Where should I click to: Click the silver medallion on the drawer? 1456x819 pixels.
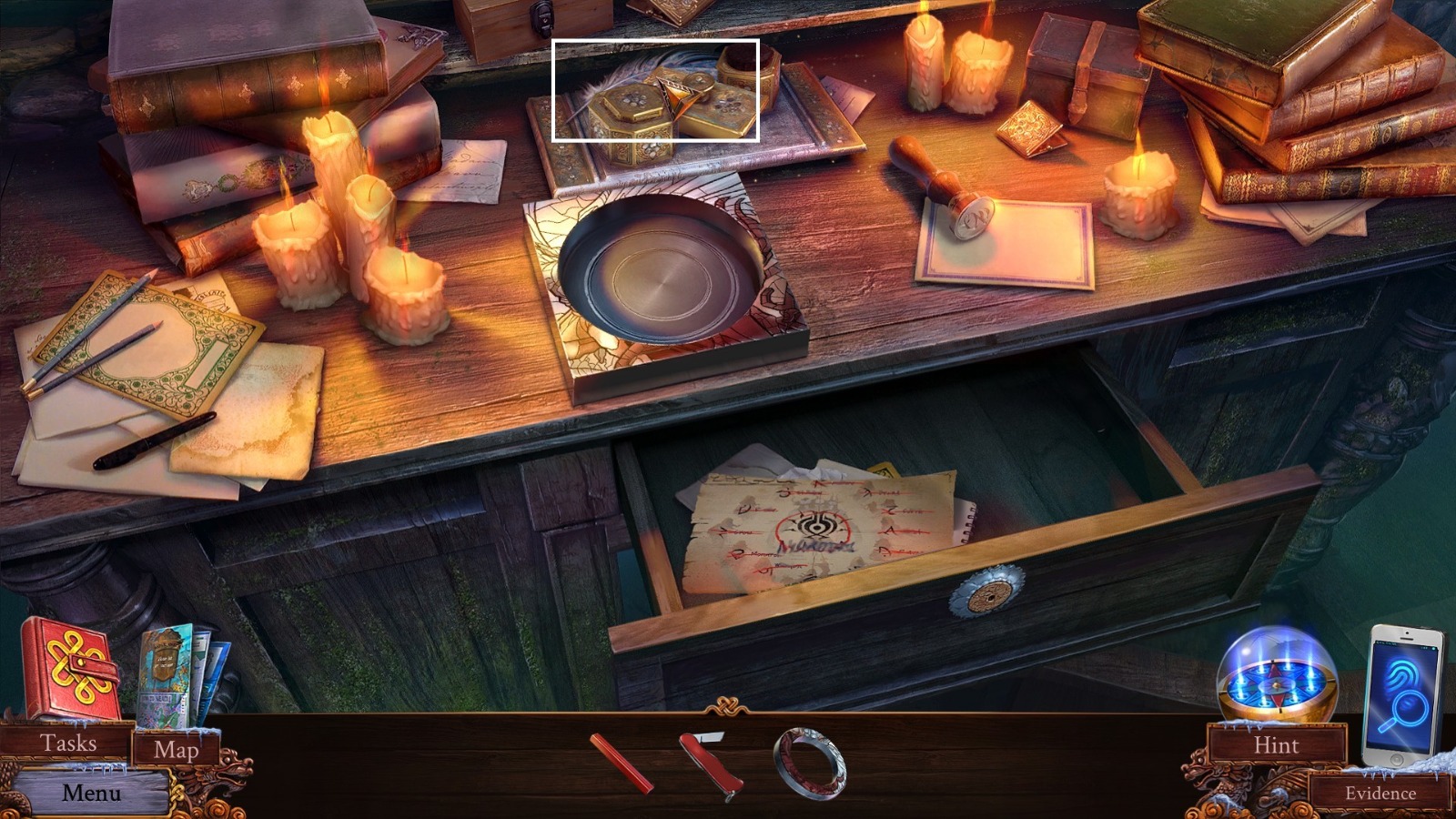987,596
